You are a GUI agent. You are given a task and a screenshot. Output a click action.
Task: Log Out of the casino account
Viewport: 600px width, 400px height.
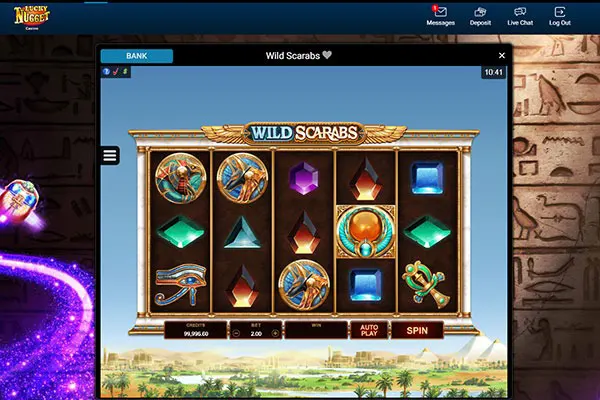pos(560,16)
